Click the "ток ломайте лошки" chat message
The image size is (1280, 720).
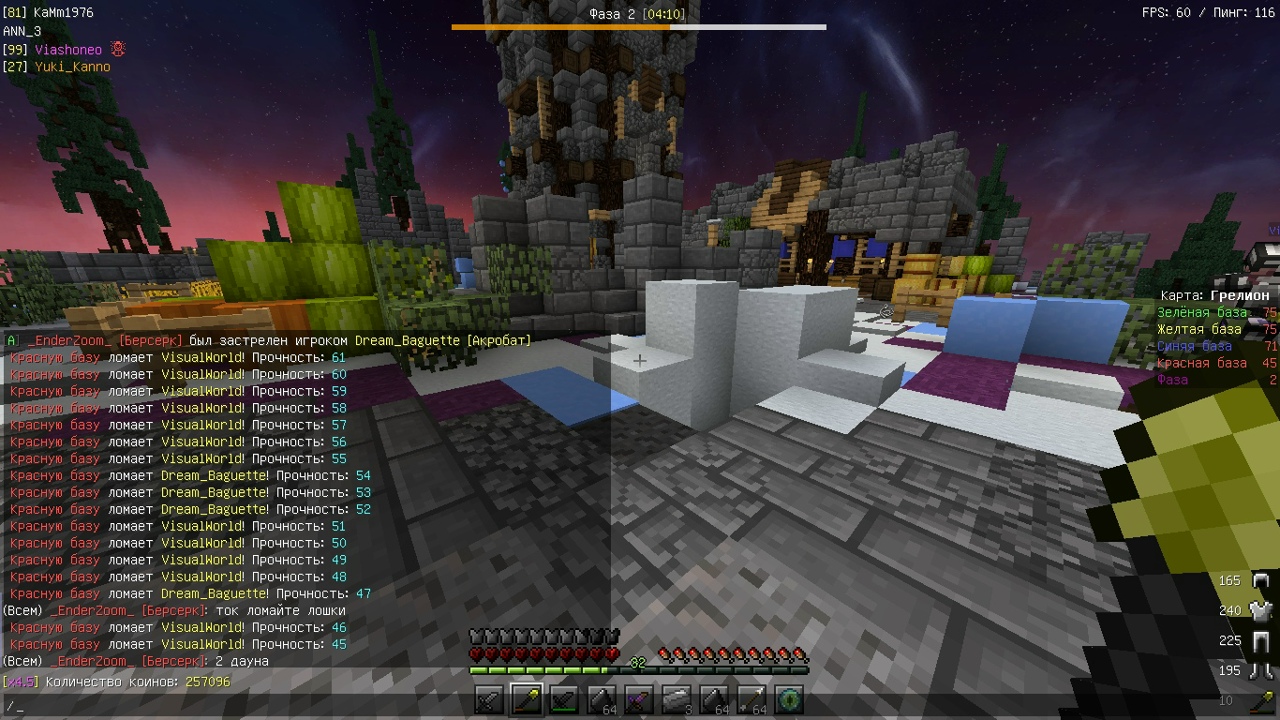[280, 611]
